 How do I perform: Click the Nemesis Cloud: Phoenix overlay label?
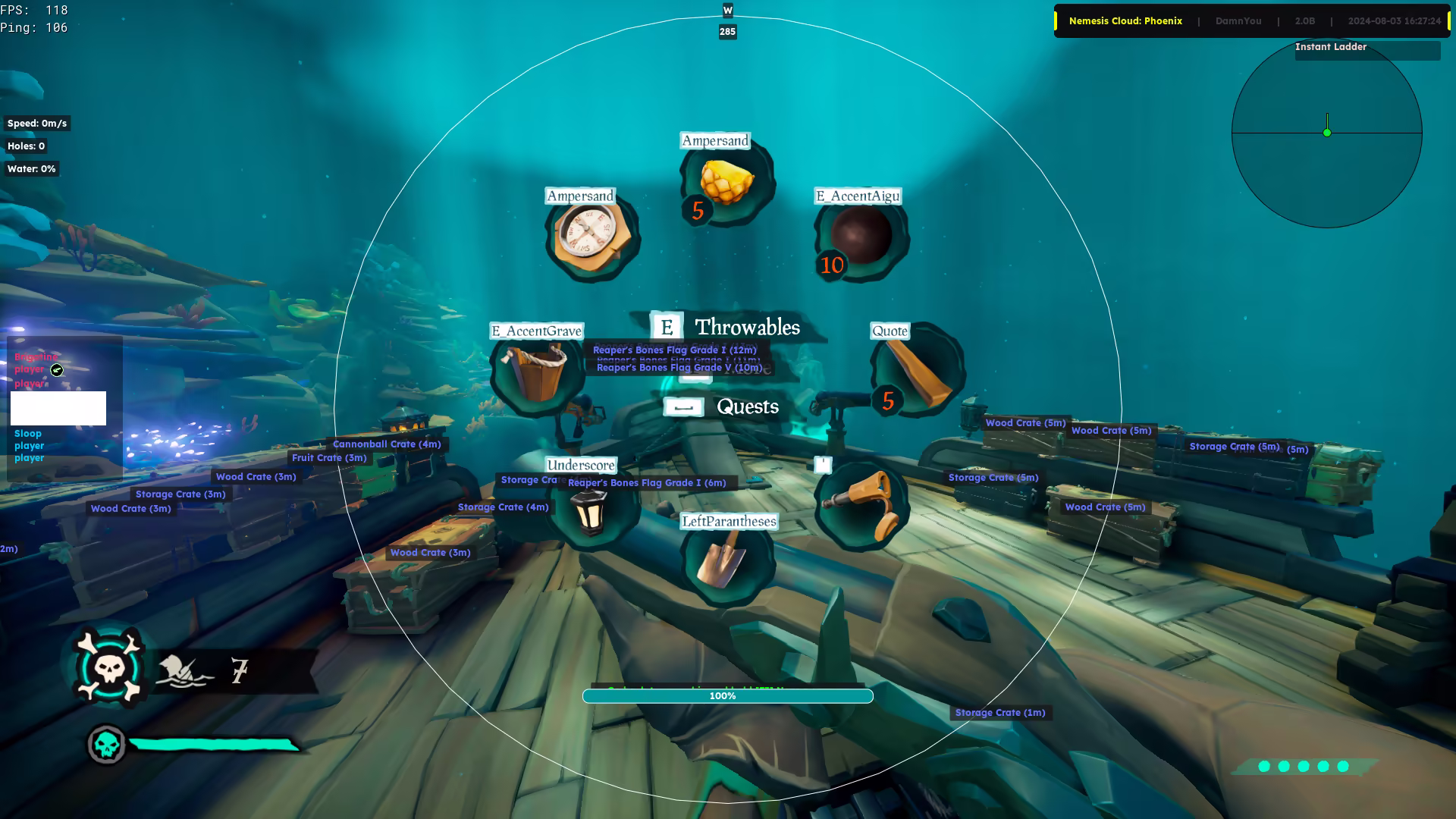pyautogui.click(x=1125, y=21)
